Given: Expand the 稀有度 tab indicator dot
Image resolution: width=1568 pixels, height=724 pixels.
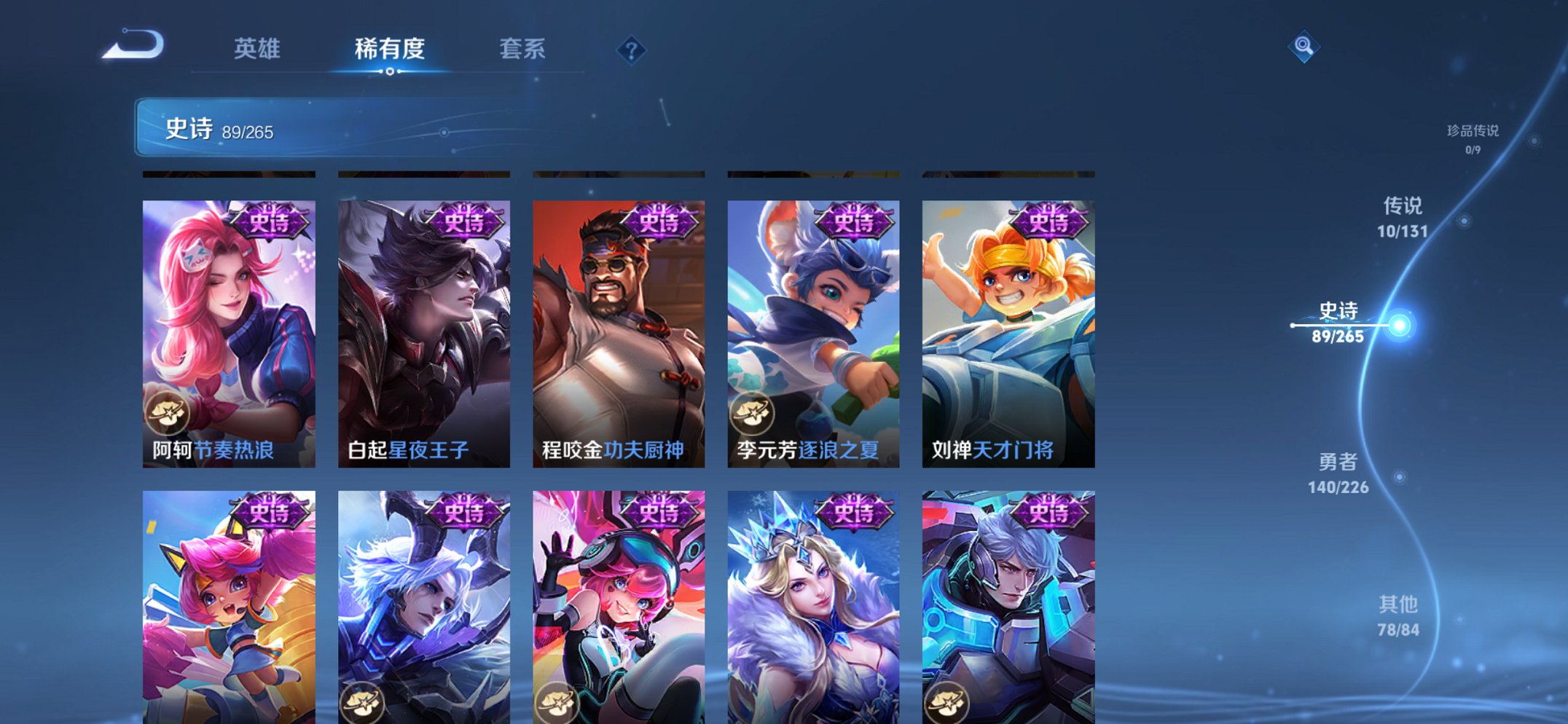Looking at the screenshot, I should pyautogui.click(x=391, y=73).
